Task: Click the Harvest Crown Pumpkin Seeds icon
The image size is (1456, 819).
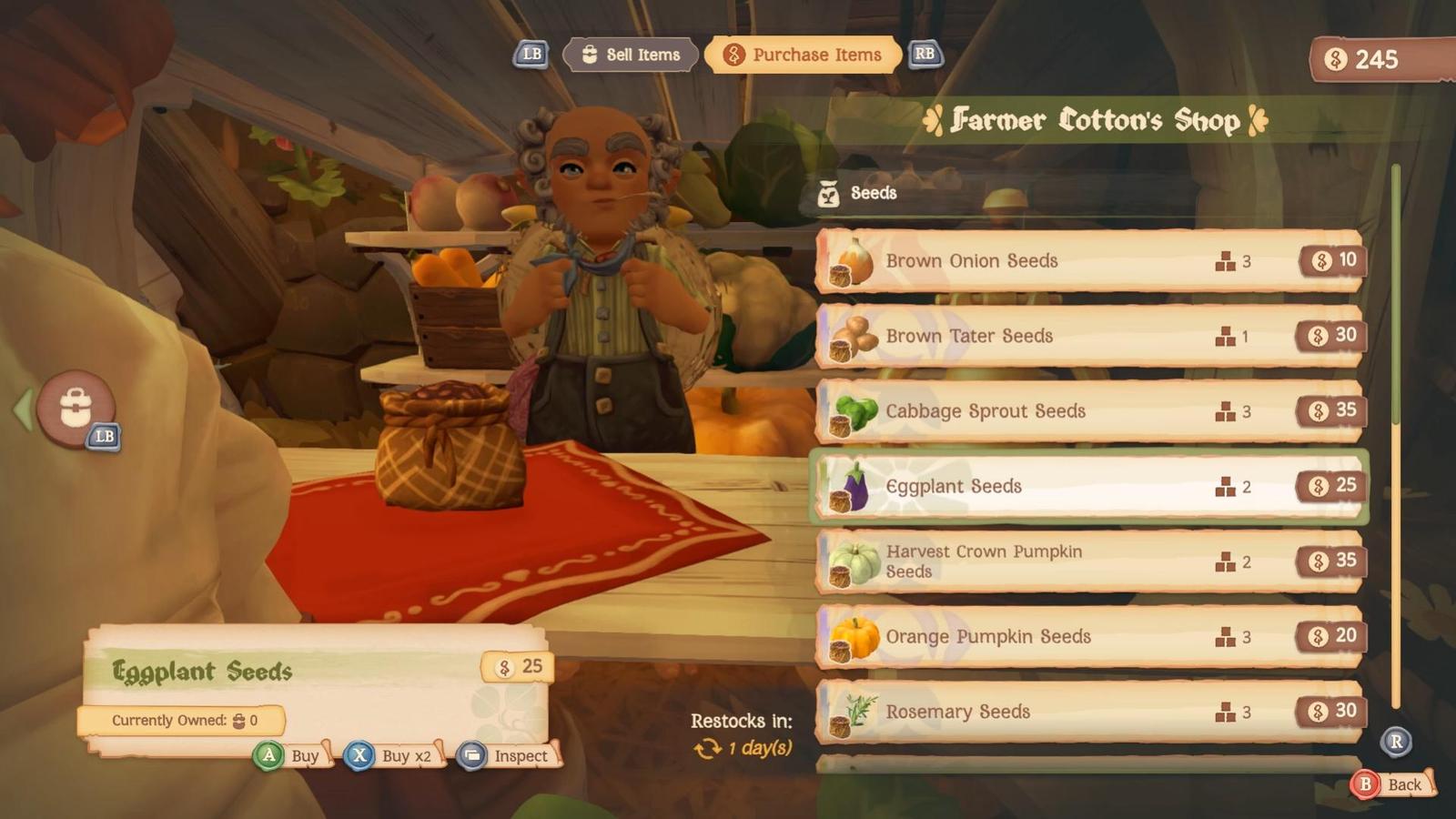Action: point(854,561)
